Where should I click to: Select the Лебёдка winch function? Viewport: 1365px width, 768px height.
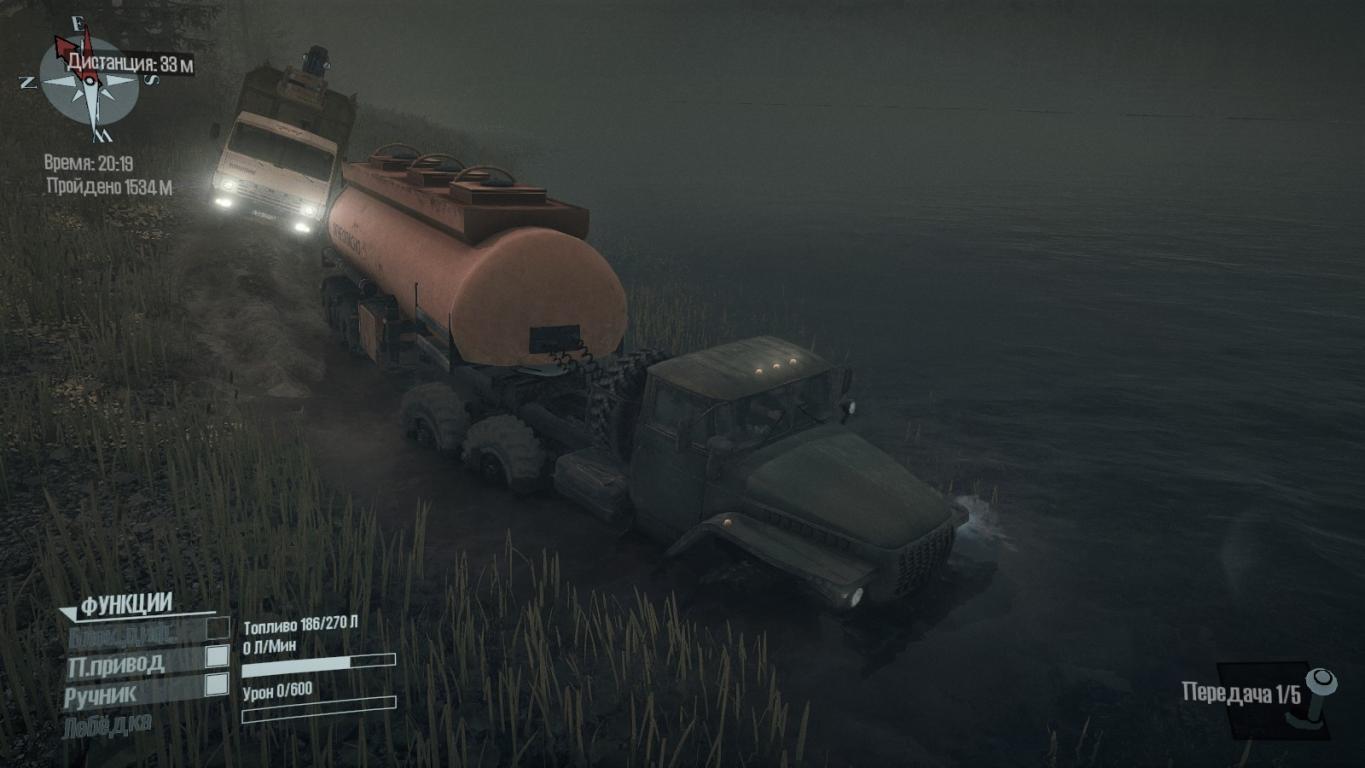click(108, 723)
